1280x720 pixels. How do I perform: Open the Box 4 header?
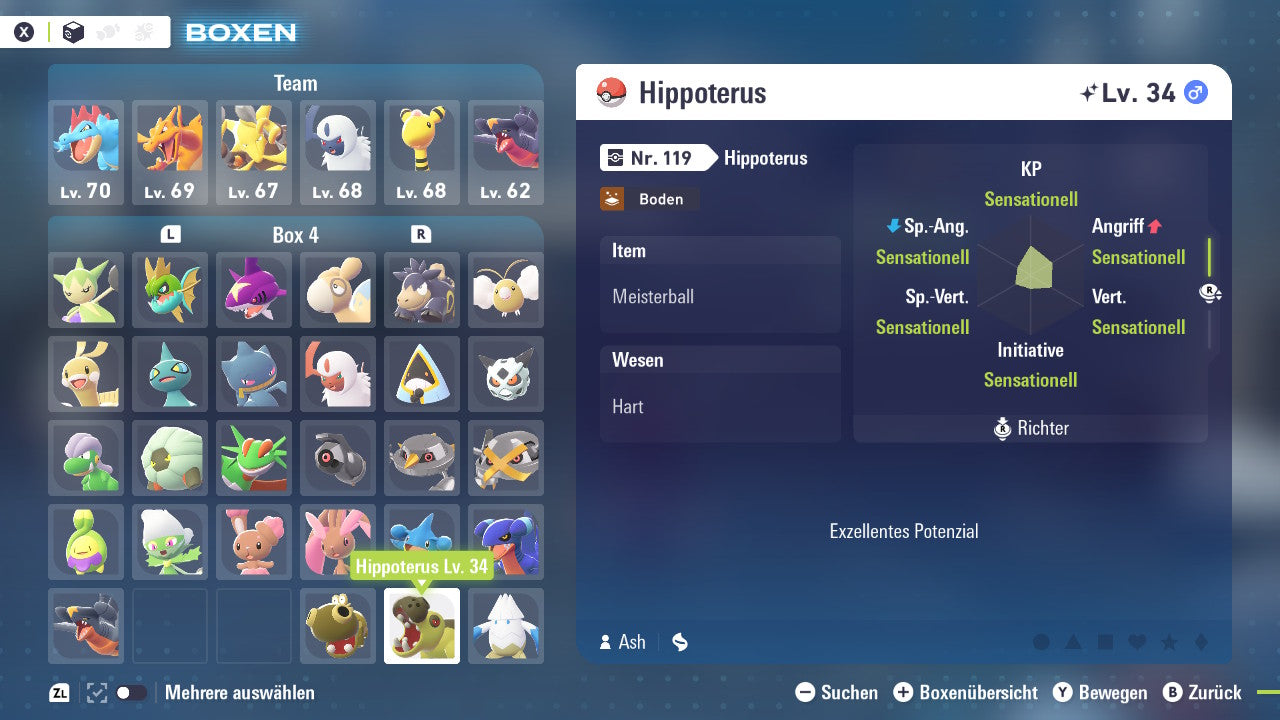295,235
